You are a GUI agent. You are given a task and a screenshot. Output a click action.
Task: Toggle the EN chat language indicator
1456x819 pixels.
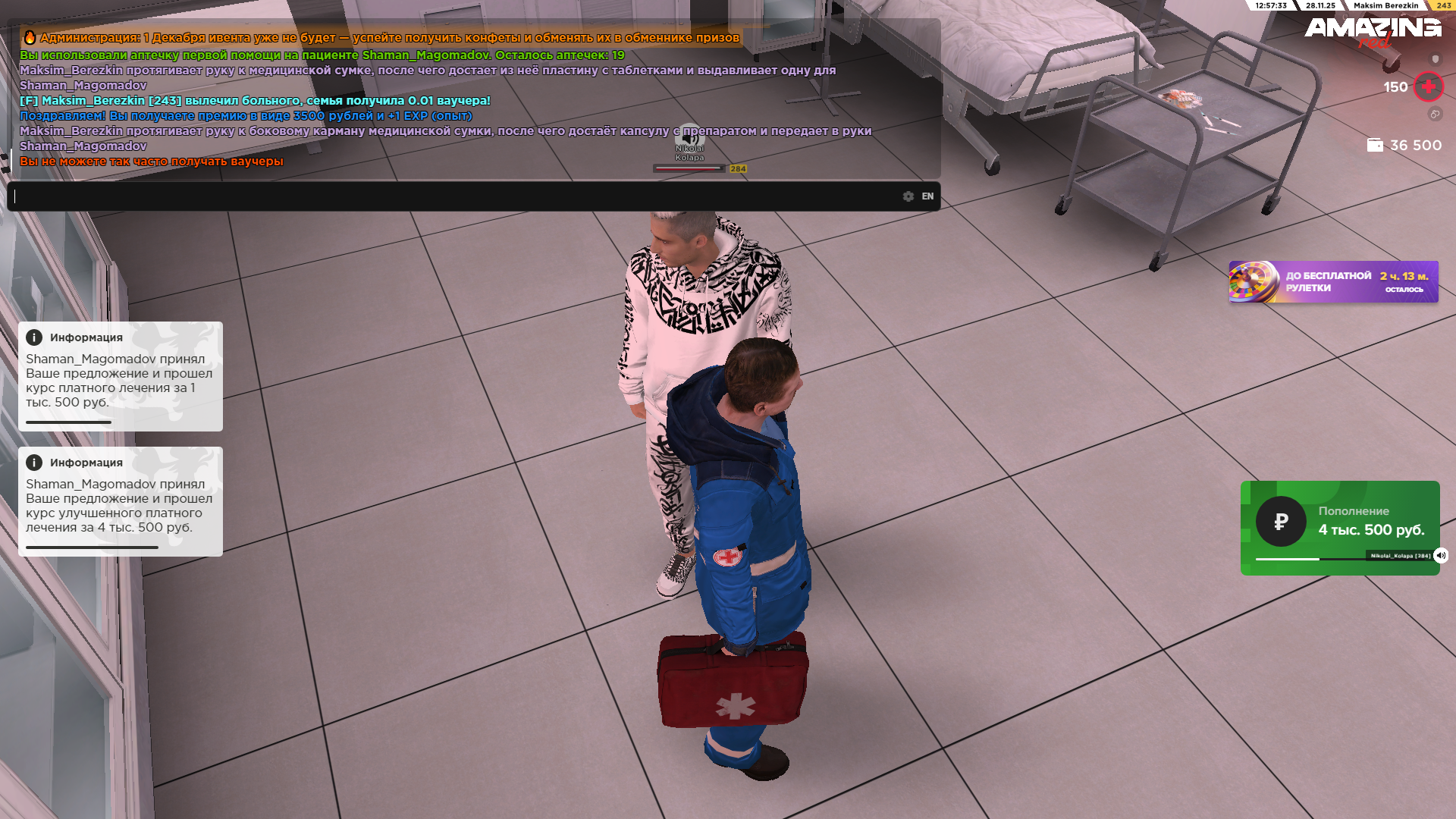coord(927,196)
